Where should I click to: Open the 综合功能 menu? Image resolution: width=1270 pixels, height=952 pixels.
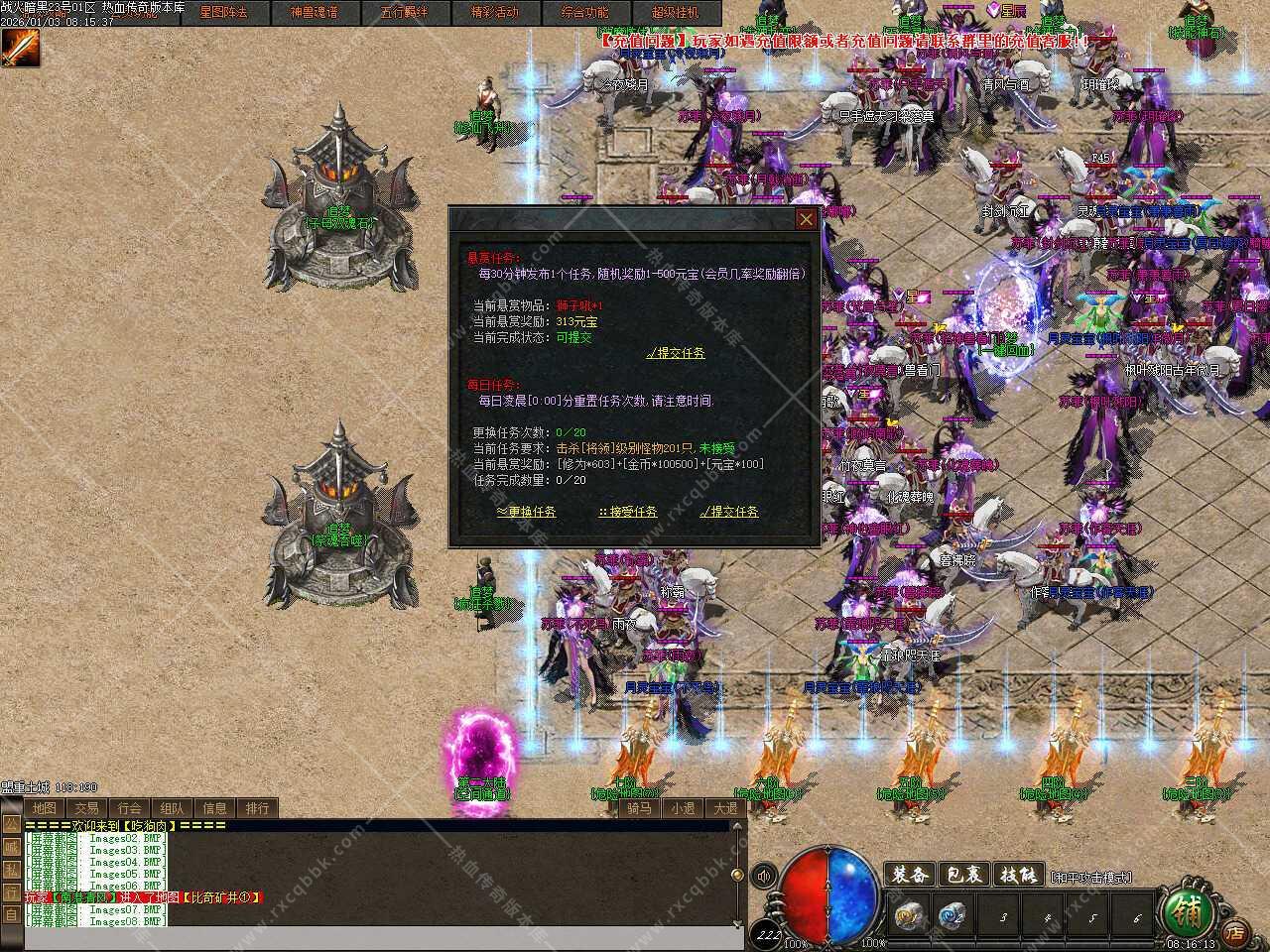584,13
